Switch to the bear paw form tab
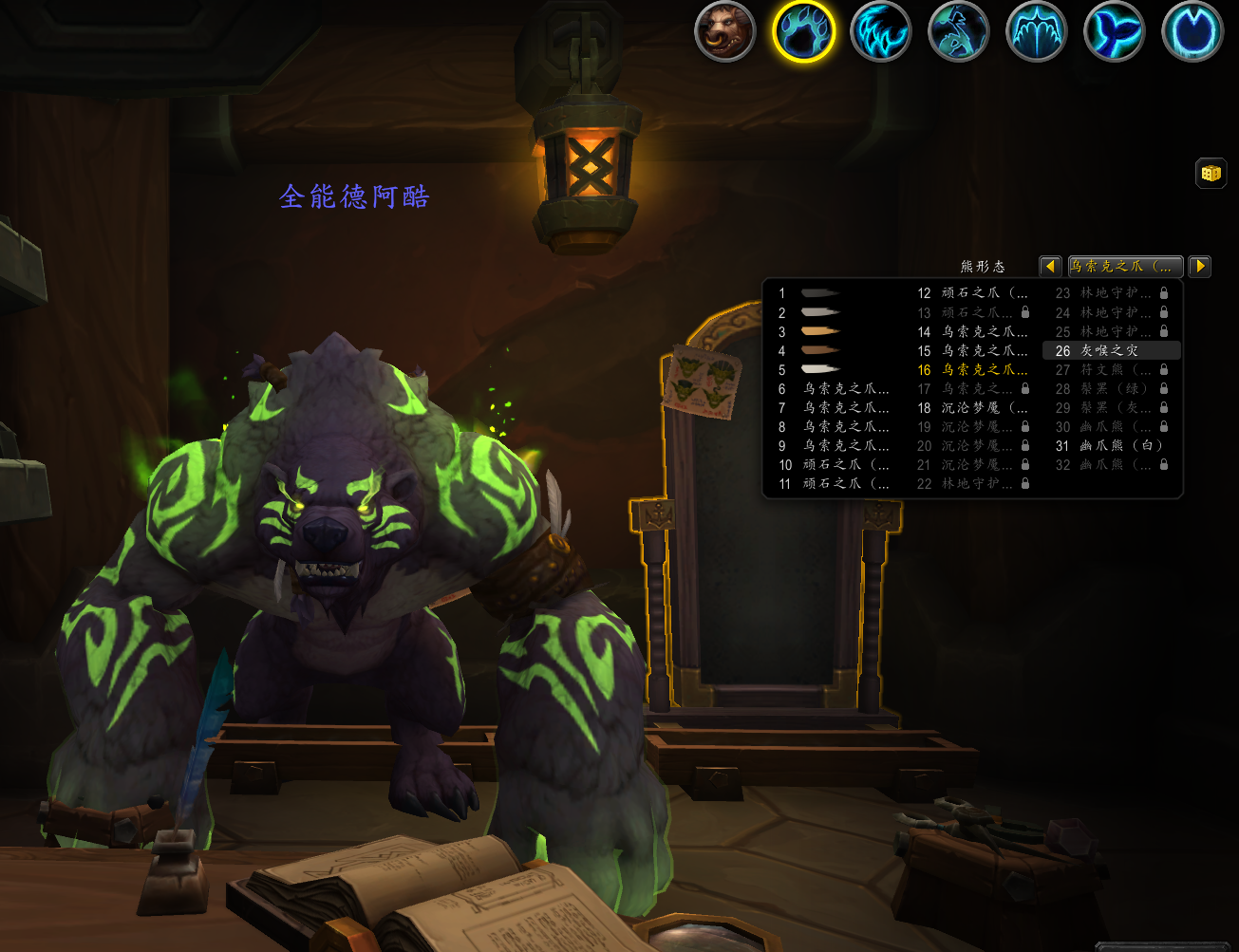Image resolution: width=1239 pixels, height=952 pixels. click(x=803, y=31)
